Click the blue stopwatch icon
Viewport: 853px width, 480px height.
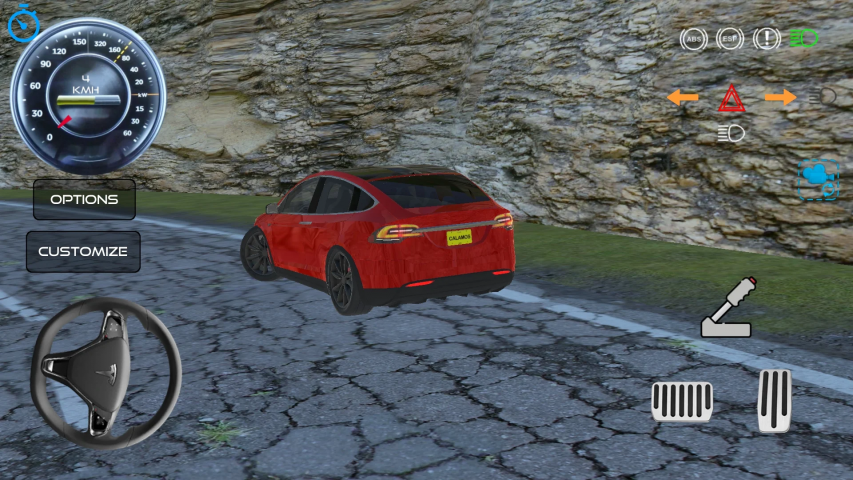pyautogui.click(x=22, y=23)
